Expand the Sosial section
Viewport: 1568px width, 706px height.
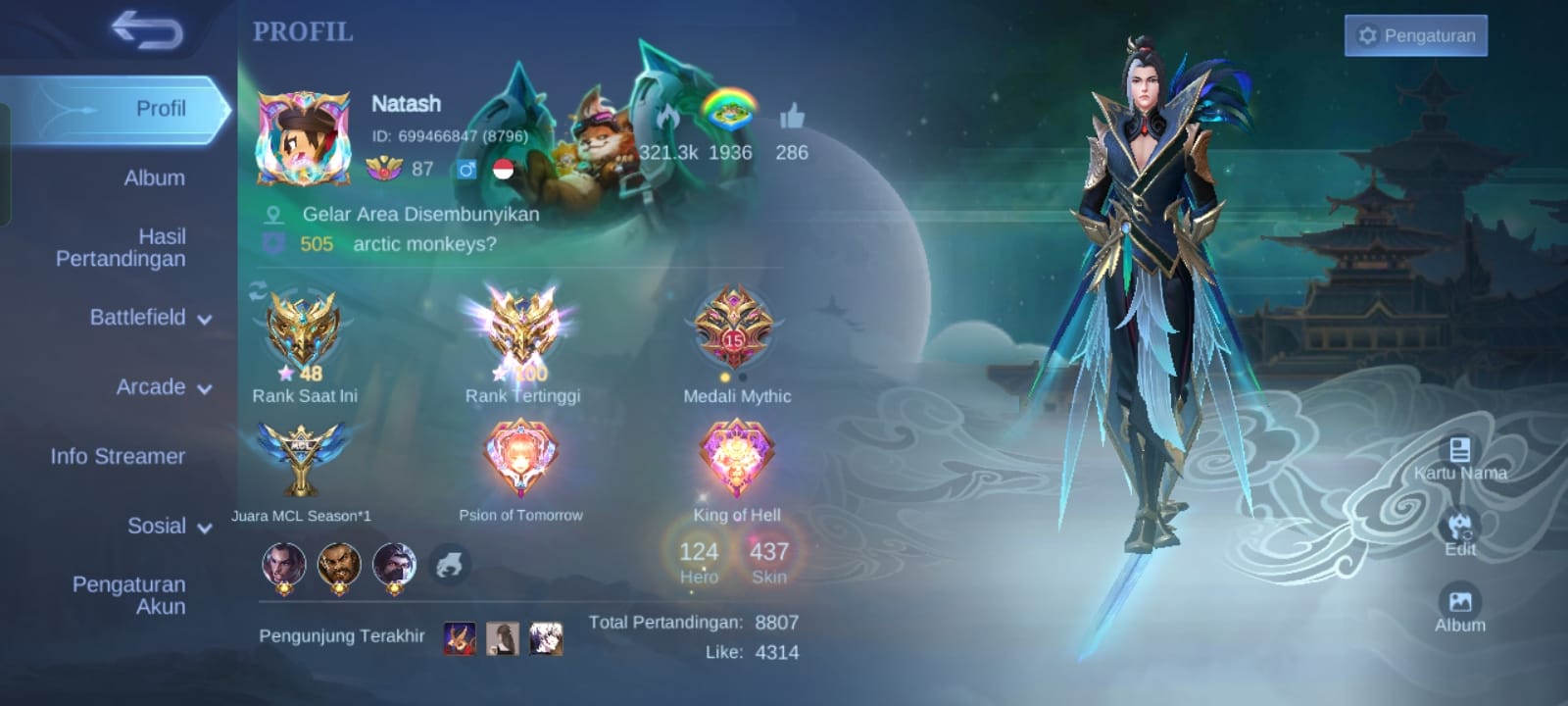[x=169, y=527]
